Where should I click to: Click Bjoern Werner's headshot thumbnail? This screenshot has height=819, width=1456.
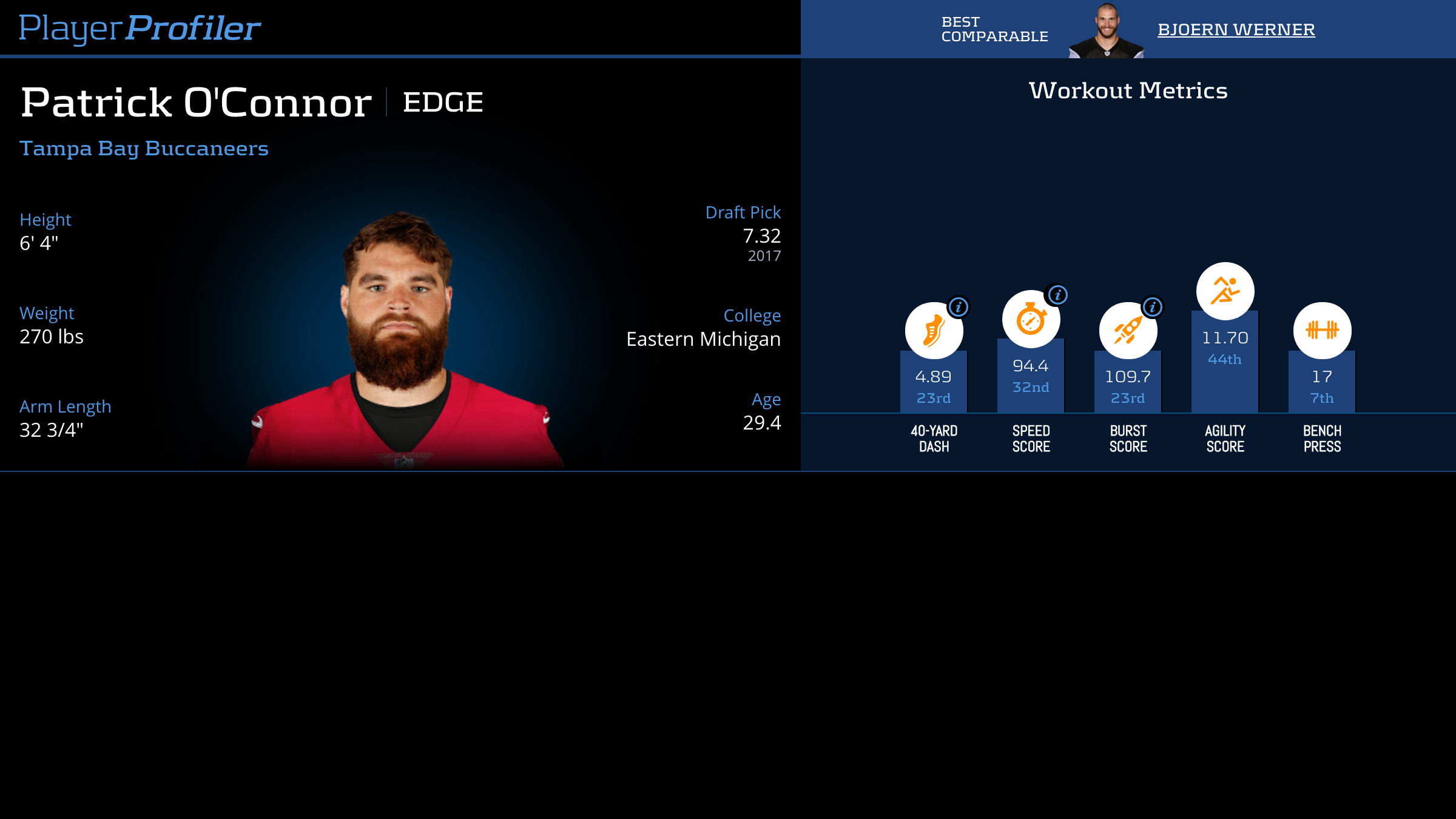[x=1107, y=30]
